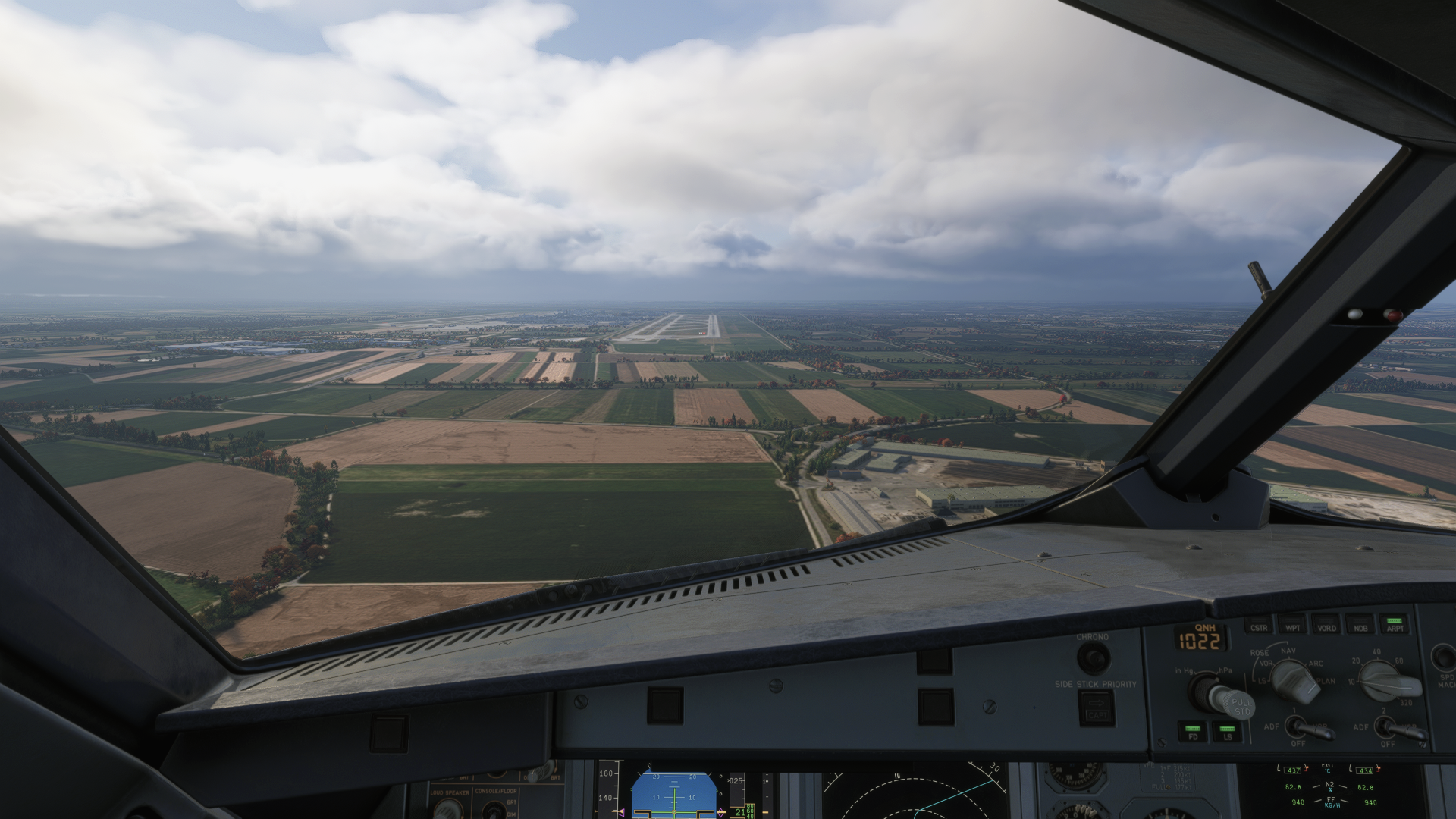Screen dimensions: 1456x819
Task: Turn off the lit ARPT button
Action: pyautogui.click(x=1395, y=625)
